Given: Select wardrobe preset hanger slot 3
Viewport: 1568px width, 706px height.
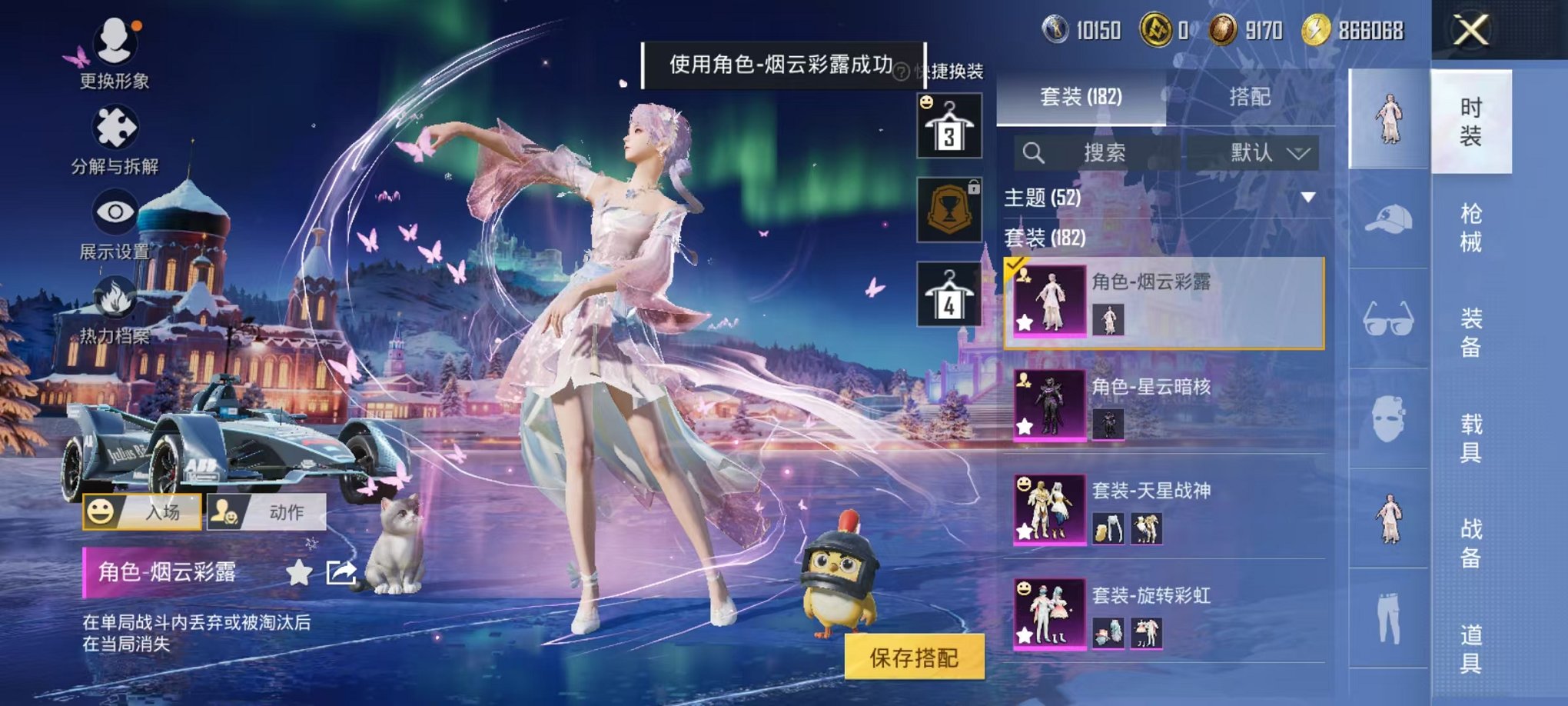Looking at the screenshot, I should (950, 125).
